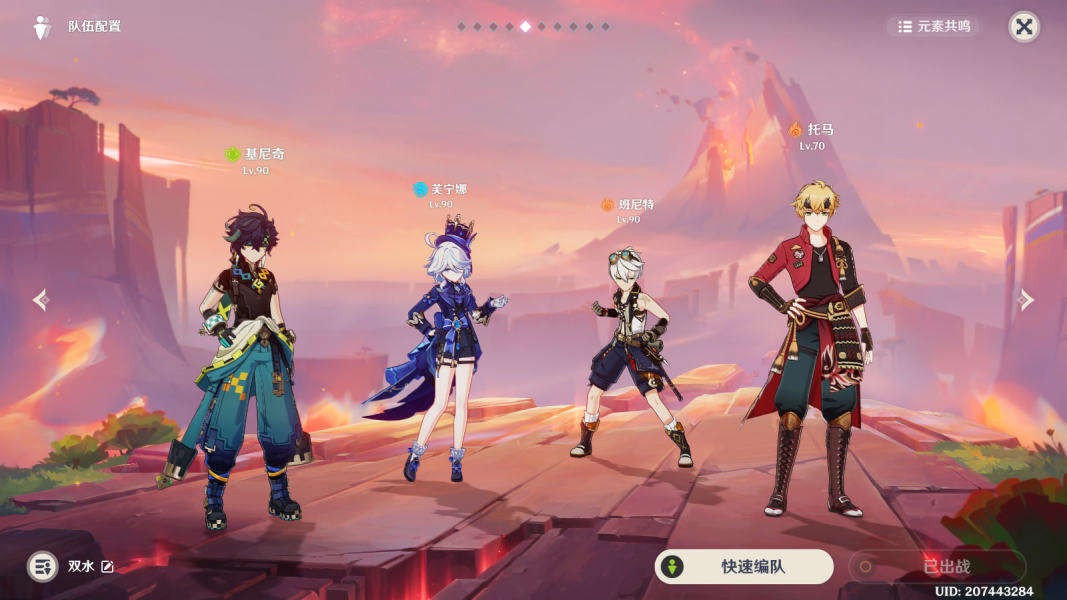Screen dimensions: 1067x600
Task: Open the party list icon beside 双水
Action: coord(42,567)
